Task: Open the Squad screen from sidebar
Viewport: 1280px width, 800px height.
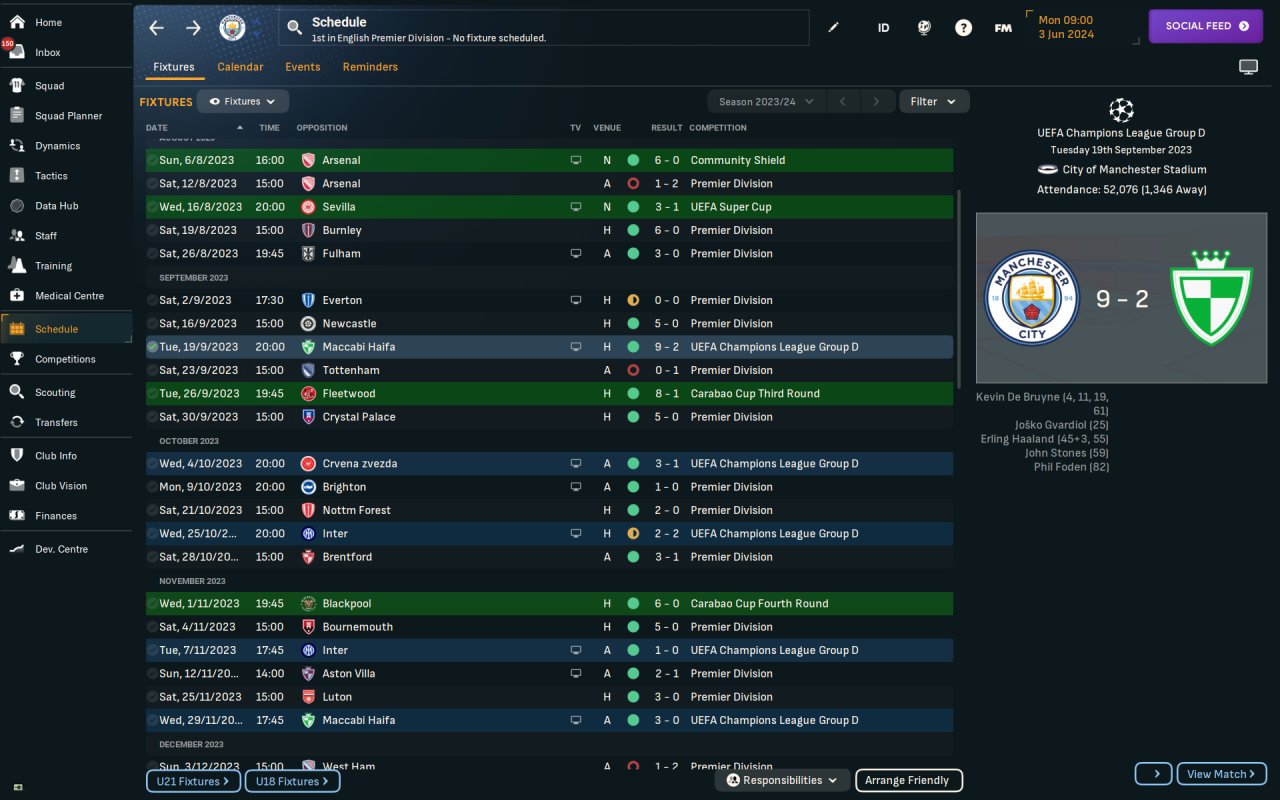Action: 49,86
